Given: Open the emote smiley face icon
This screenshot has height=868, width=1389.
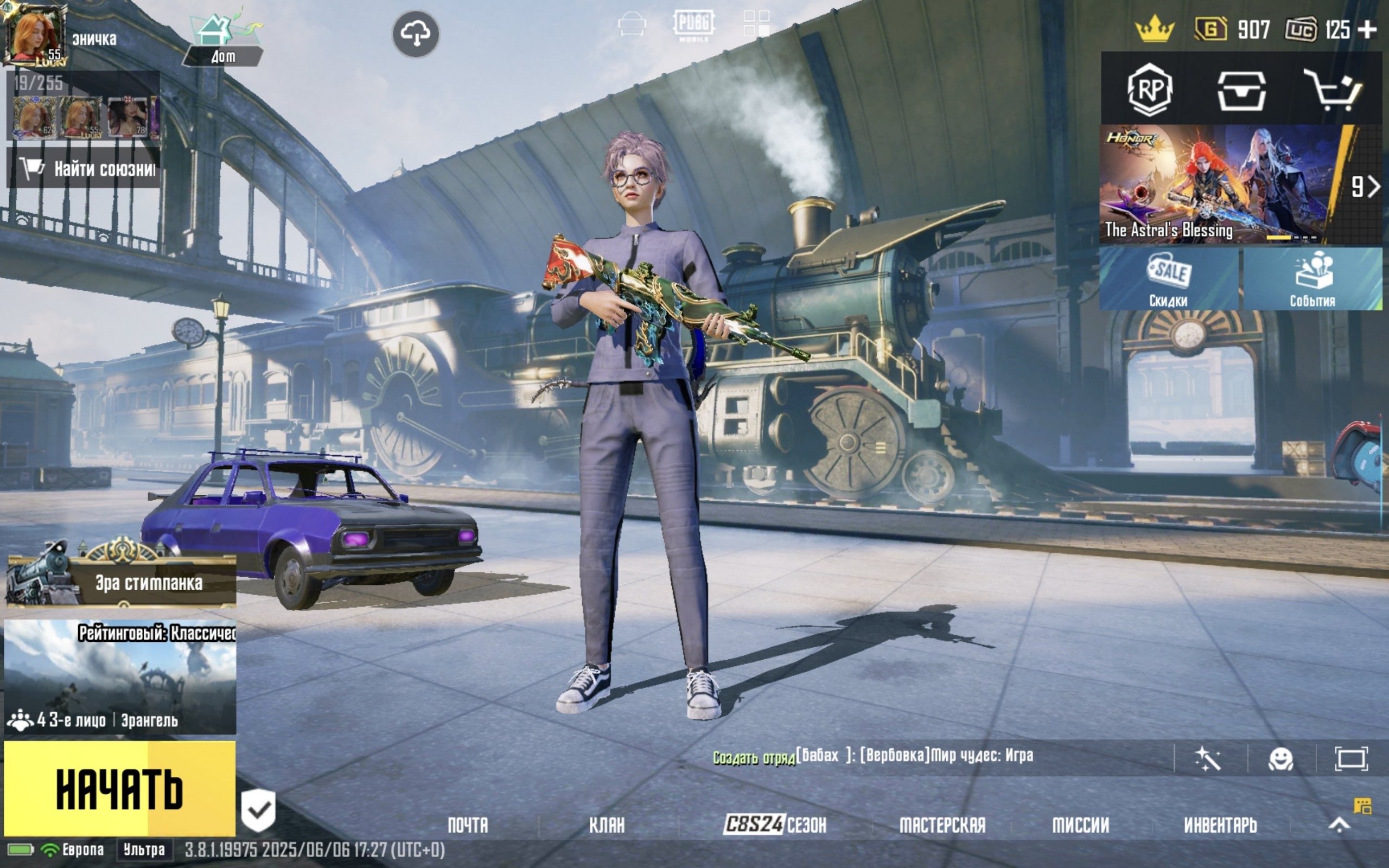Looking at the screenshot, I should click(x=1280, y=759).
